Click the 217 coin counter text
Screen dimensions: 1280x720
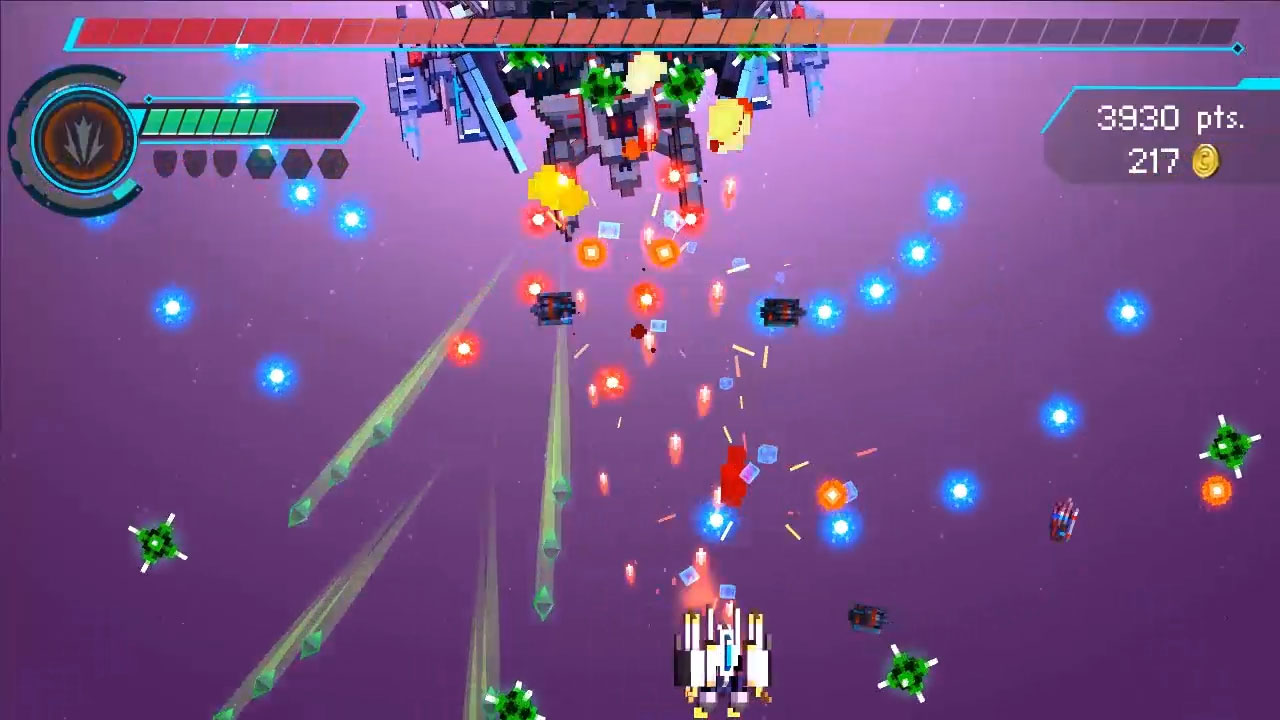click(1155, 163)
